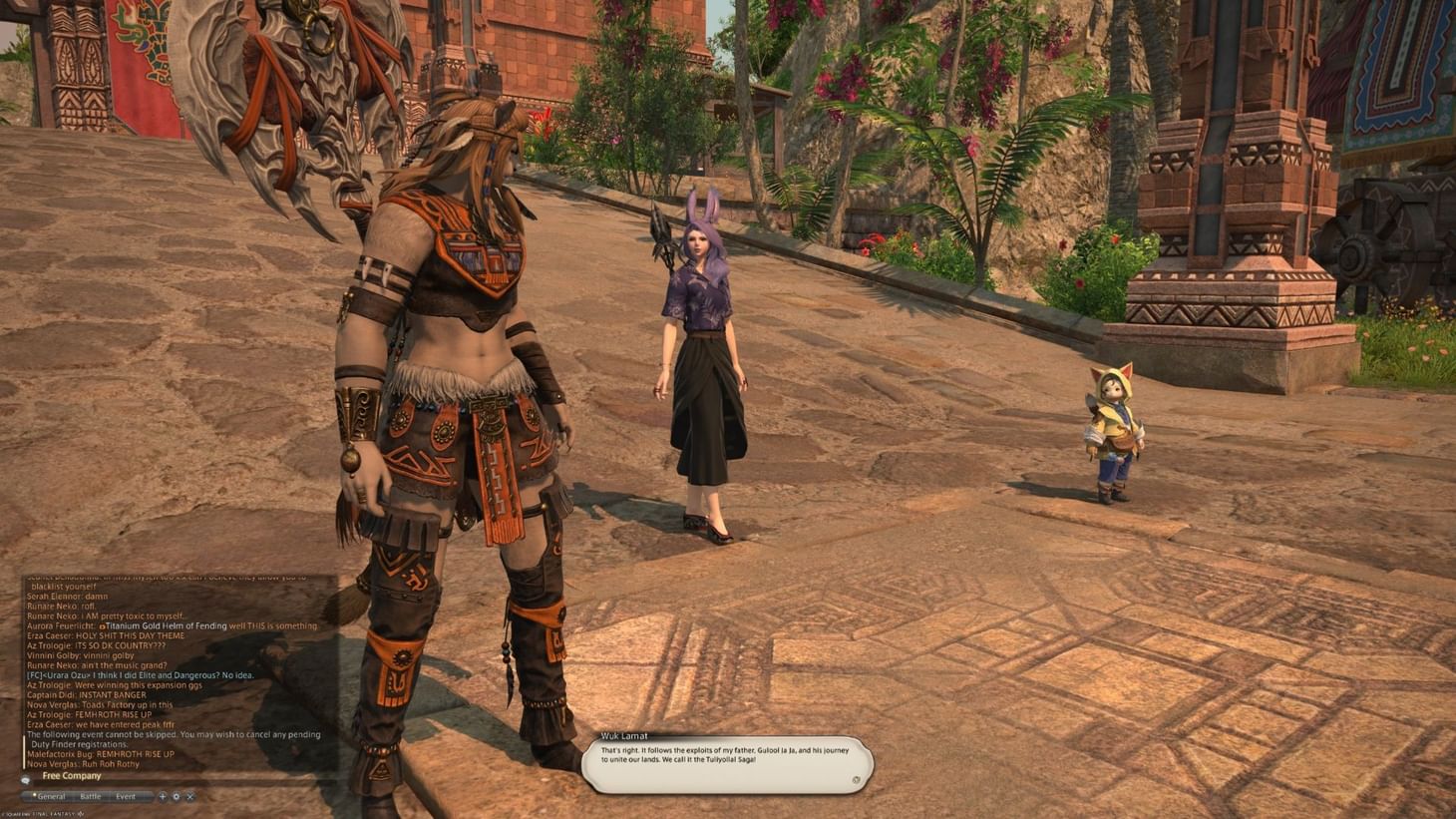Switch to the Battle chat tab
Viewport: 1456px width, 819px height.
click(x=90, y=796)
